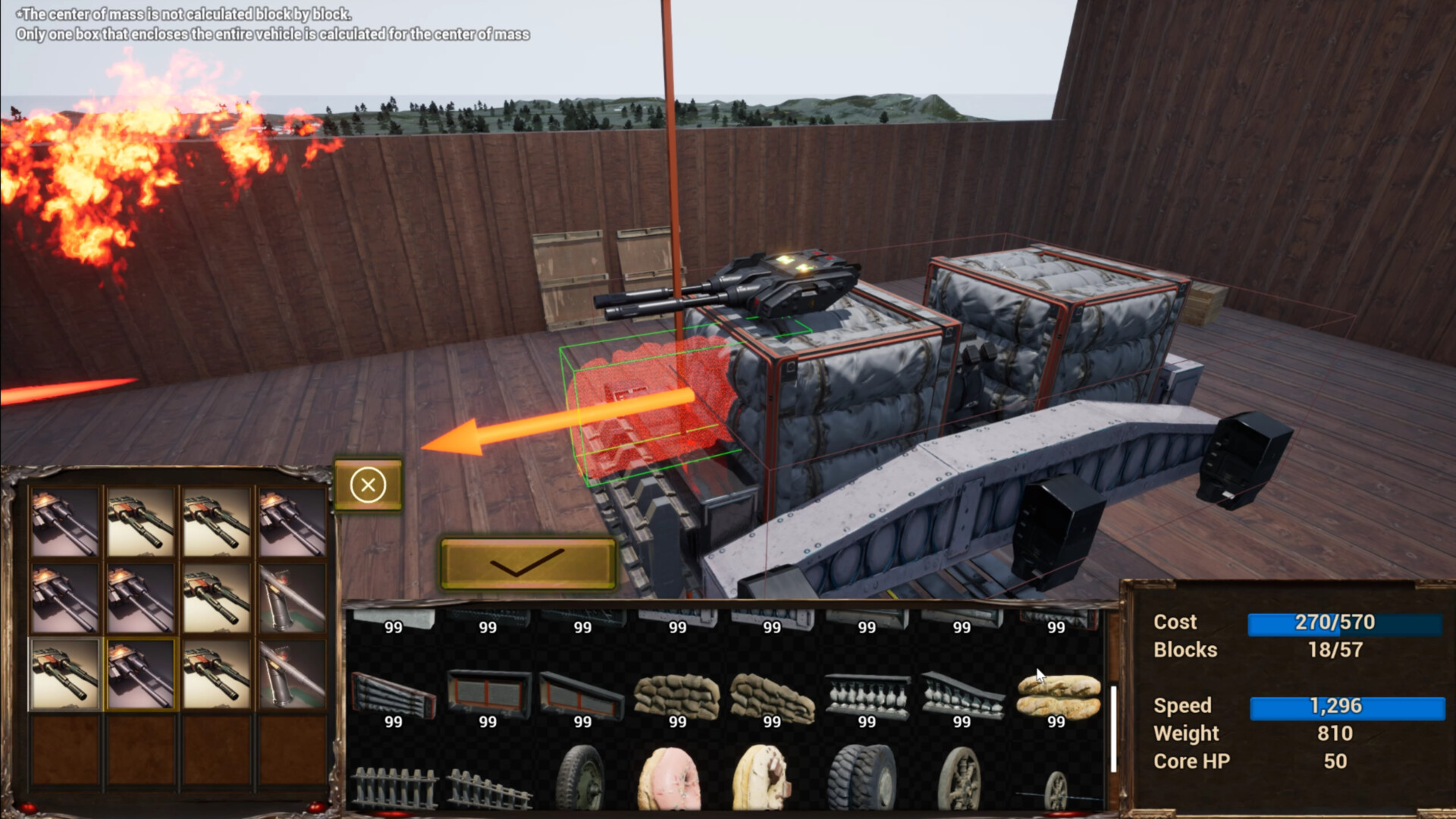
Task: Select the gold-highlighted twin-barrel turret in weapon panel
Action: point(140,675)
